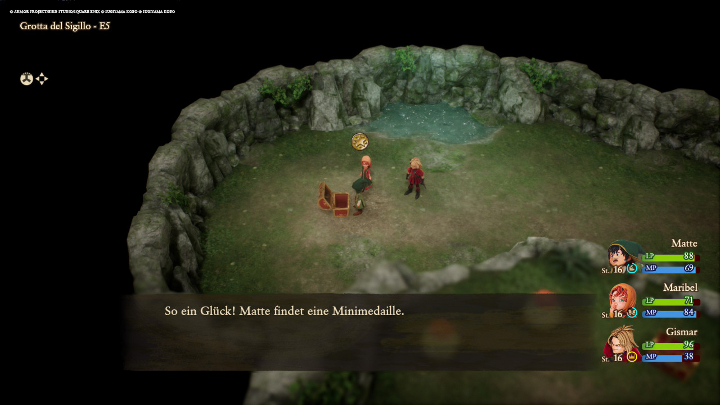Select Matte's party portrait
Viewport: 720px width, 405px height.
(621, 255)
